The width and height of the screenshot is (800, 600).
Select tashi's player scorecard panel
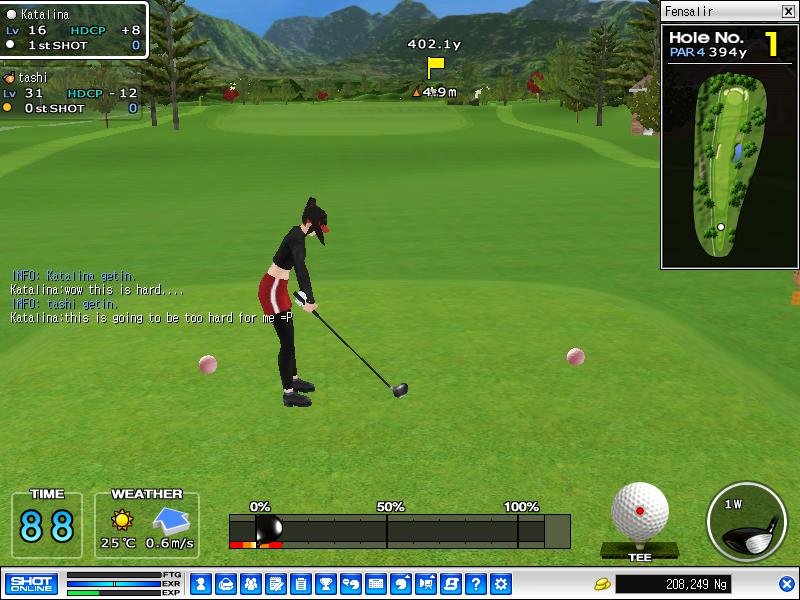pyautogui.click(x=70, y=92)
